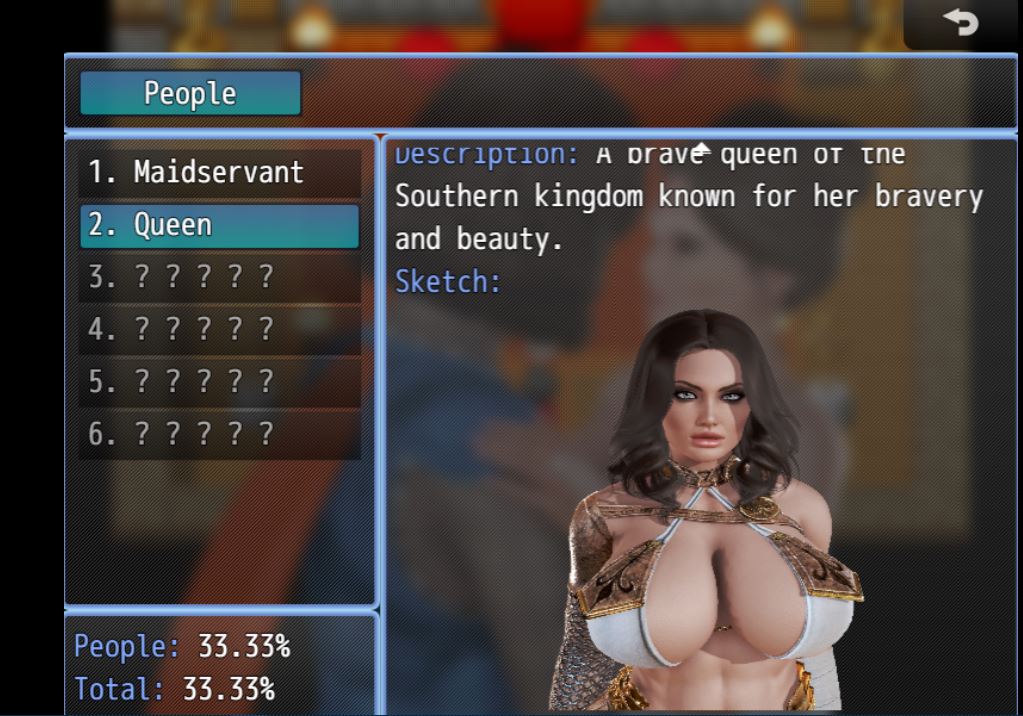Click the scroll-up arrow in description panel
Screen dimensions: 1023x716
(702, 149)
